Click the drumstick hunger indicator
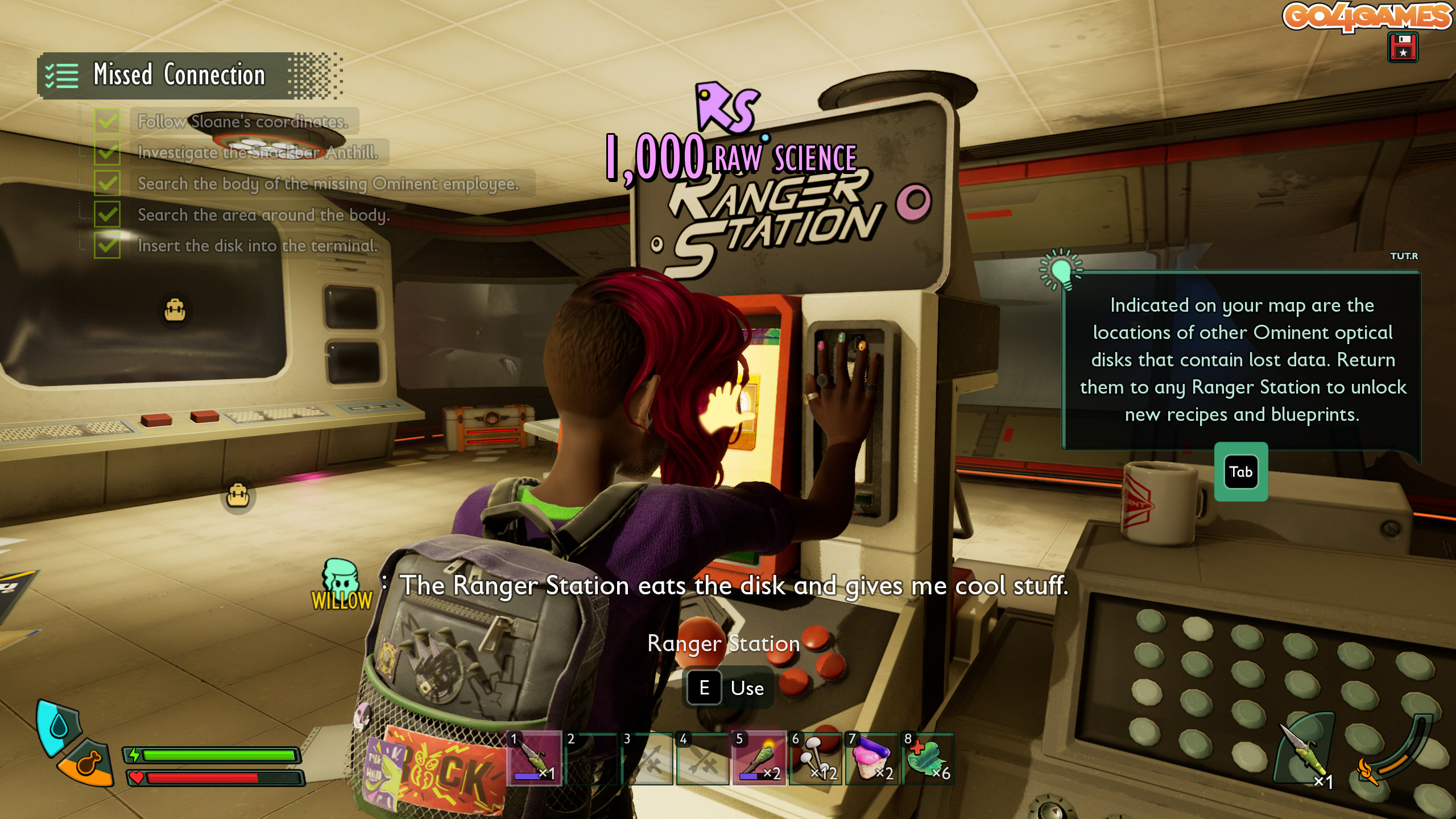Image resolution: width=1456 pixels, height=819 pixels. [88, 763]
